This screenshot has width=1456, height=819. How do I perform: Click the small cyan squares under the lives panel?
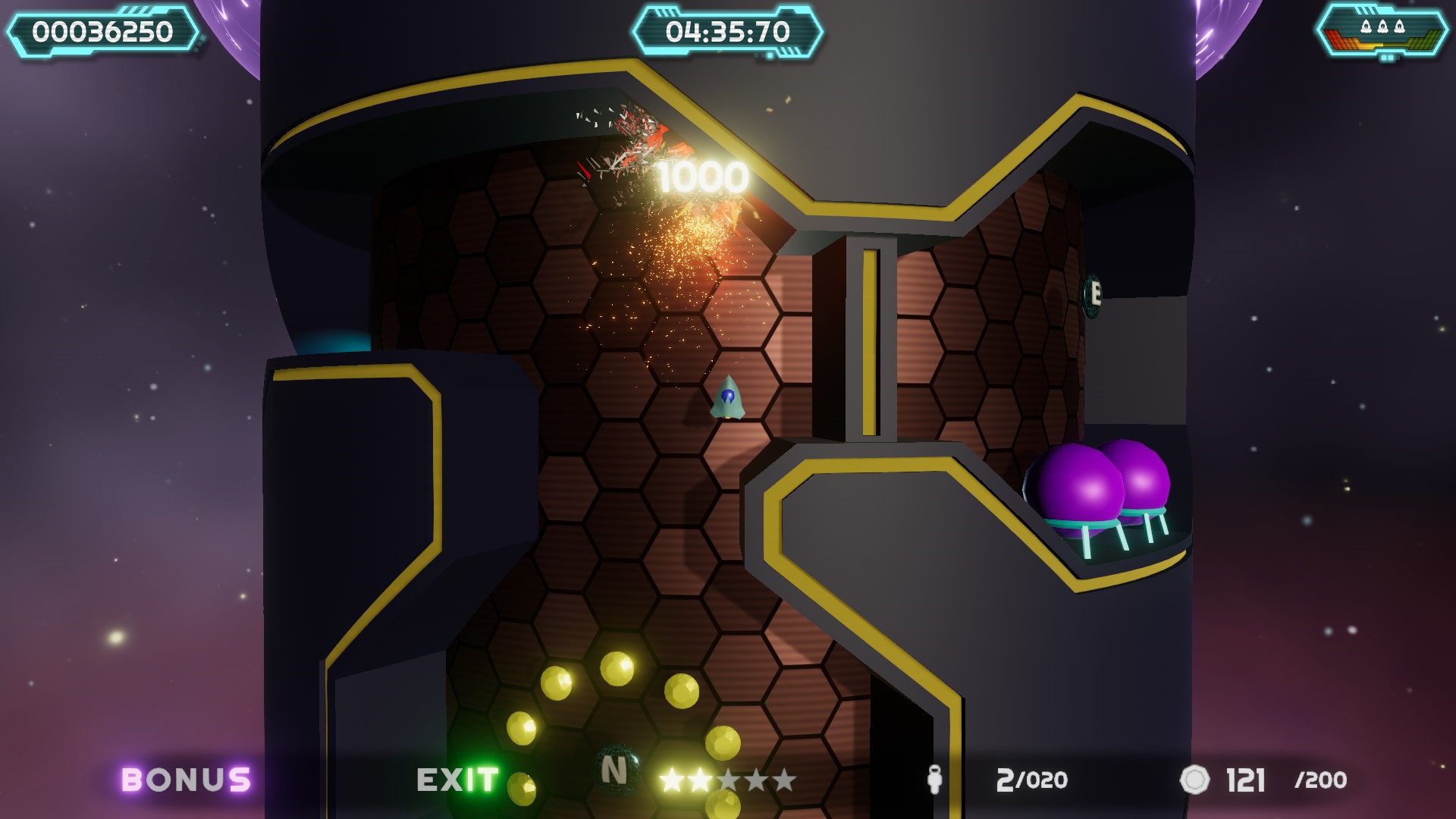(1388, 58)
